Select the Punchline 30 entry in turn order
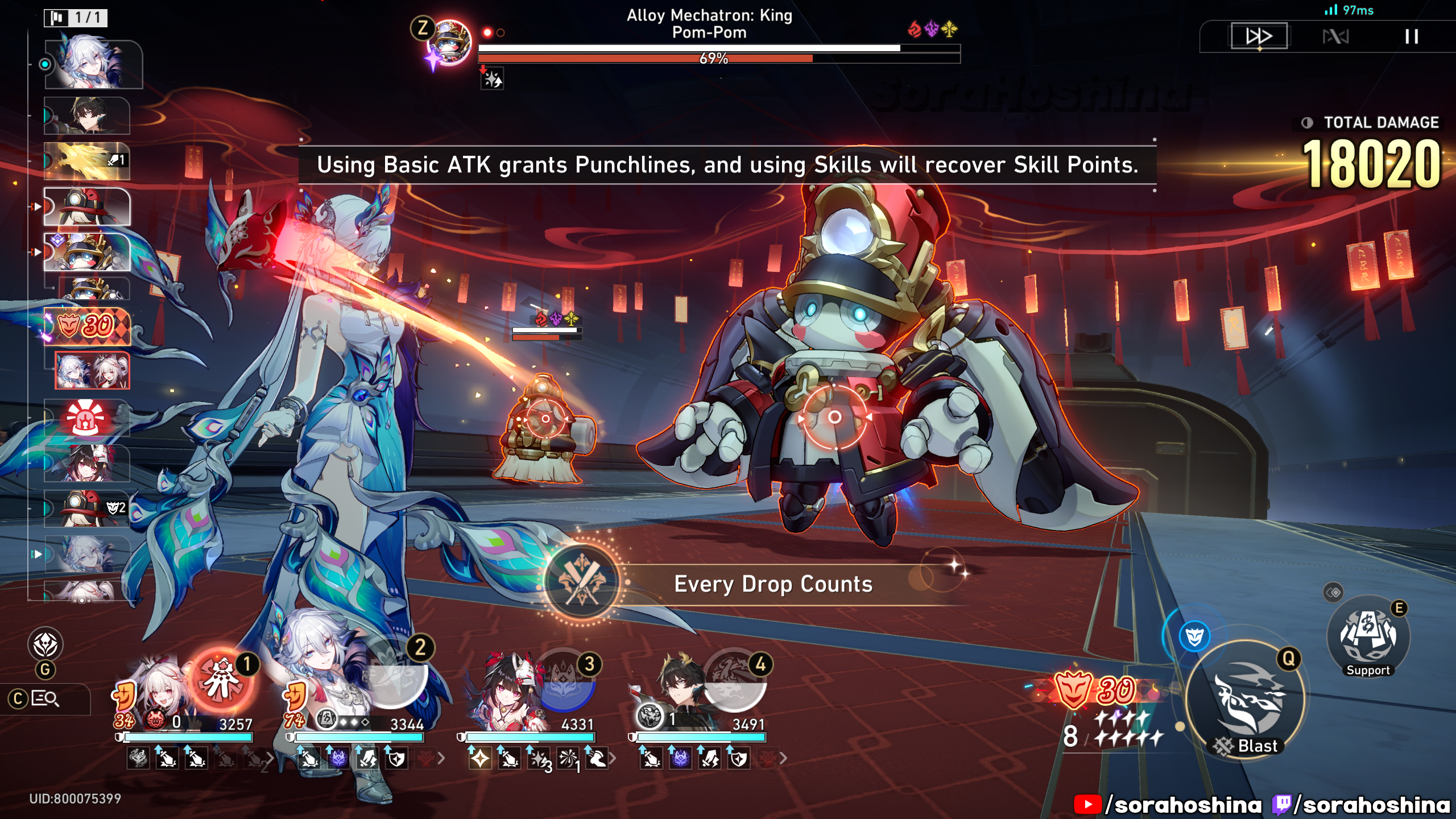 [x=88, y=326]
